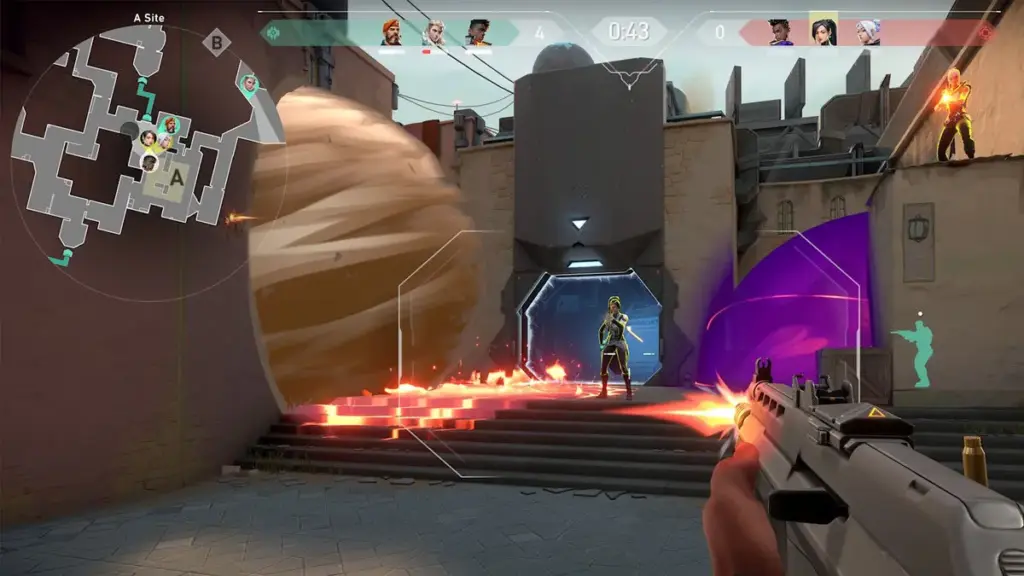Select the white-haired teammate portrait in top bar
This screenshot has height=576, width=1024.
point(434,32)
